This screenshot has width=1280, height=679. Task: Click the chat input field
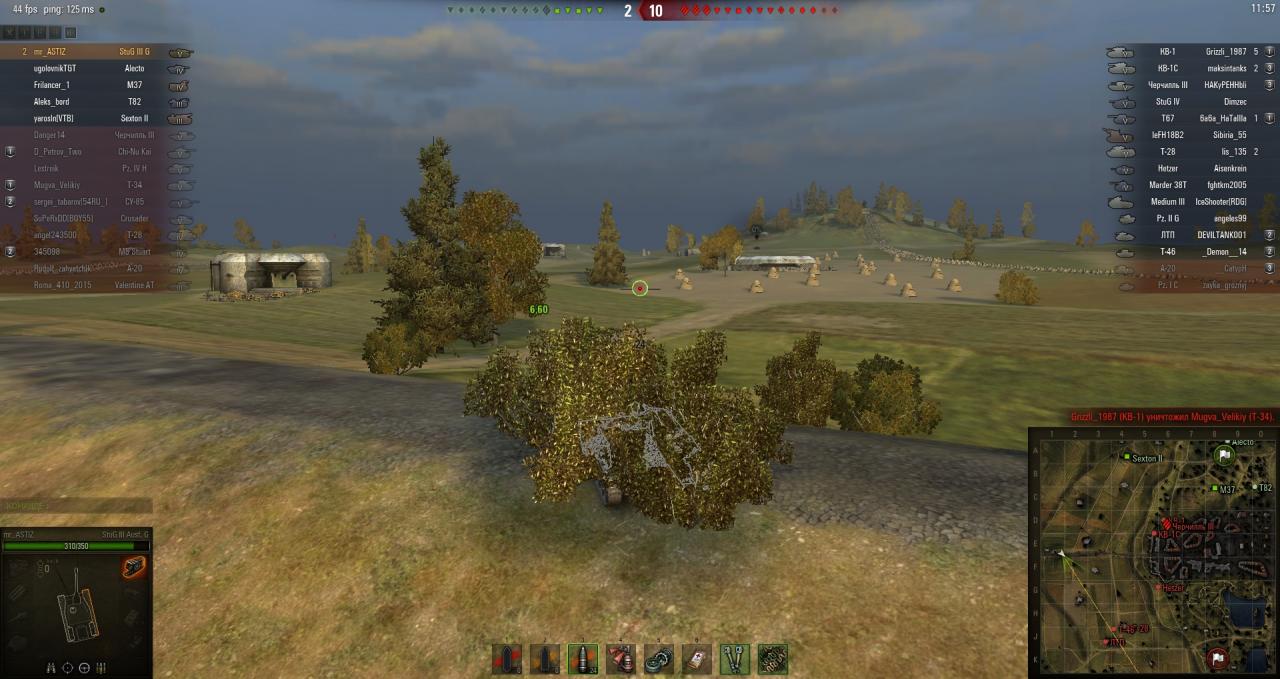76,506
